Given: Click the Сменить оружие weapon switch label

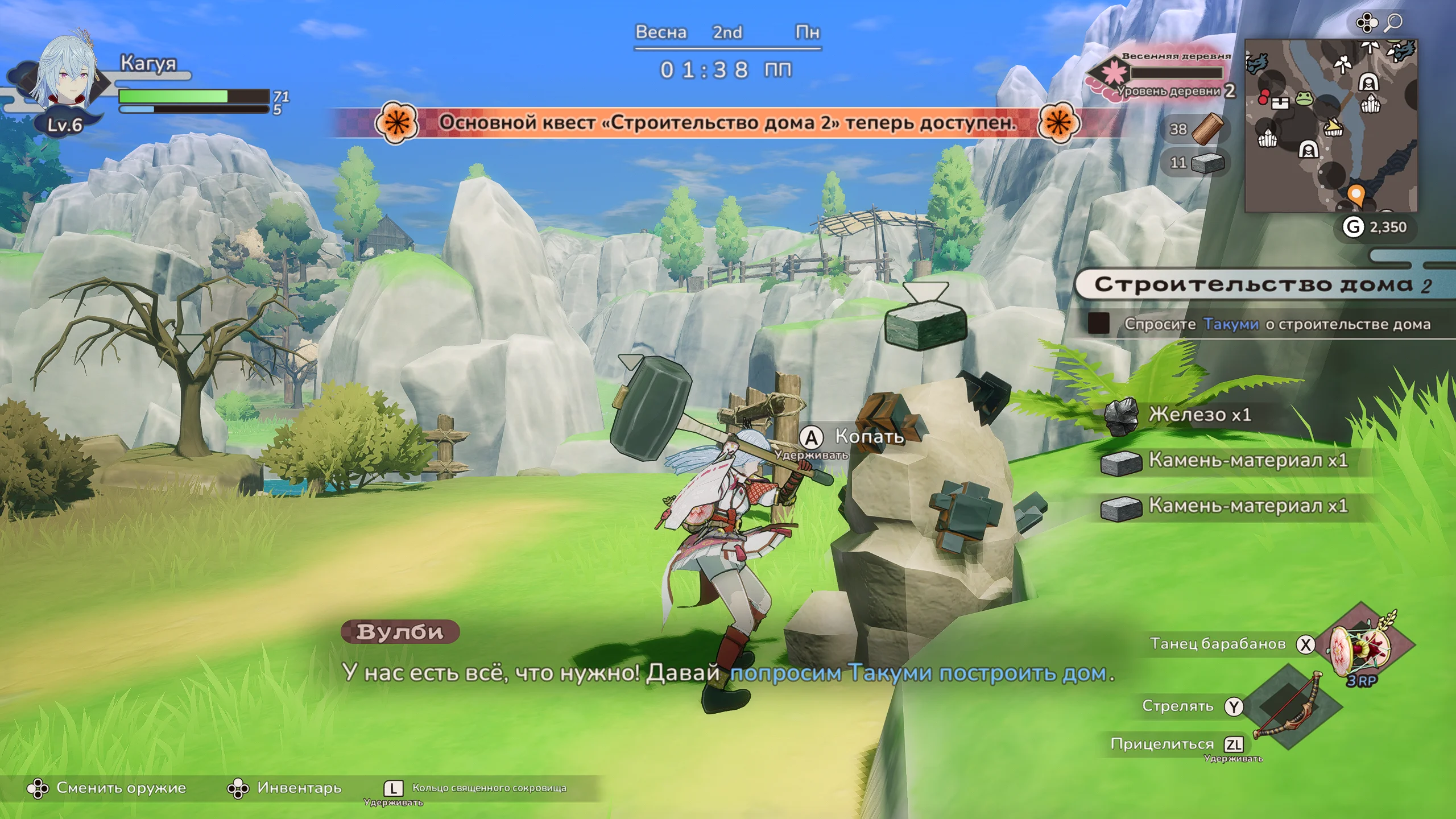Looking at the screenshot, I should 121,788.
